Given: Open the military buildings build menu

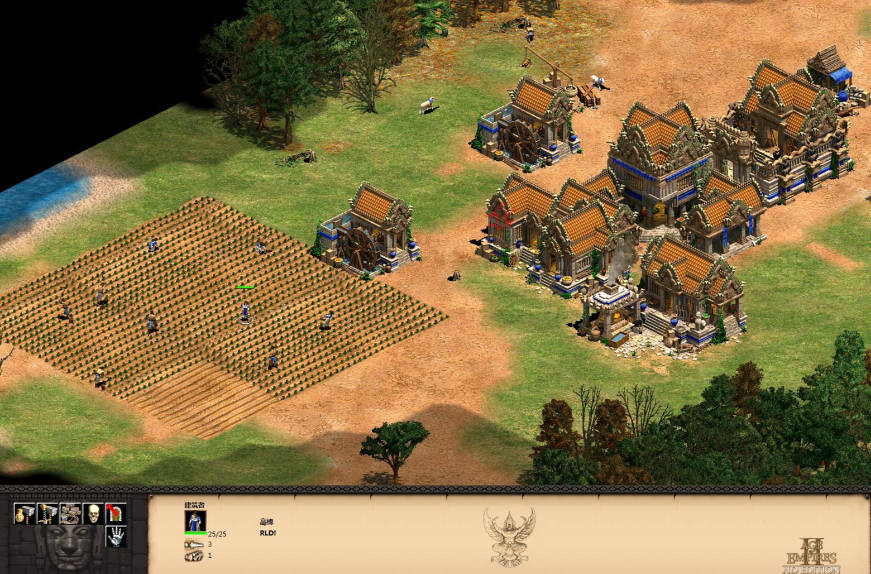Looking at the screenshot, I should pos(47,514).
